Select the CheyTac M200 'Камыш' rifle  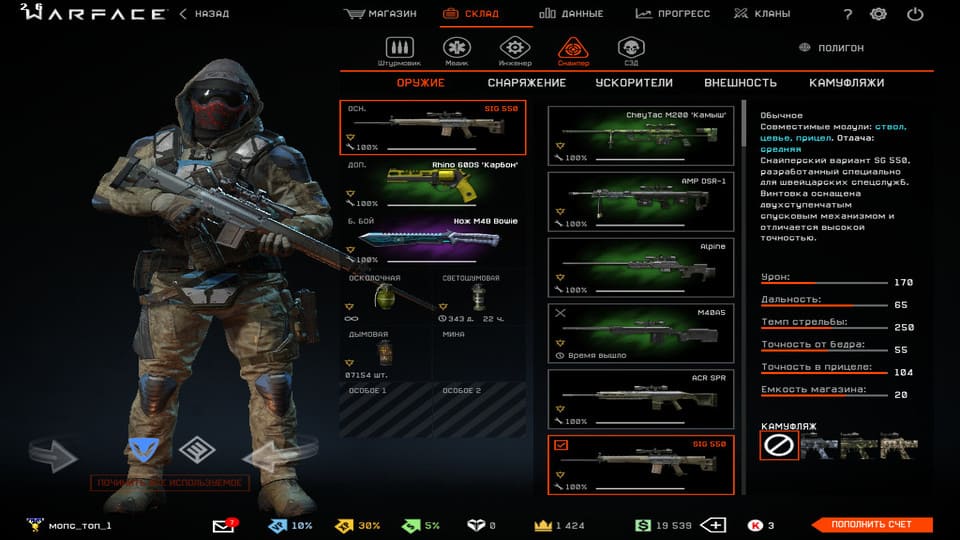pos(641,136)
